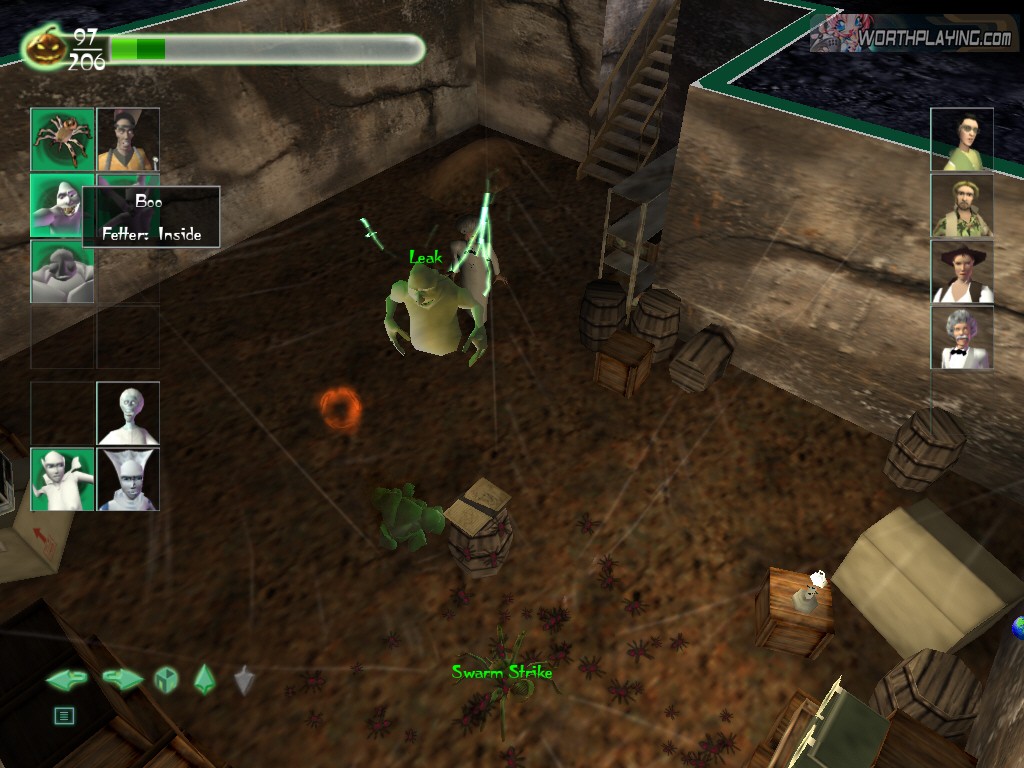
Task: Select the woman with glasses portrait
Action: (962, 139)
